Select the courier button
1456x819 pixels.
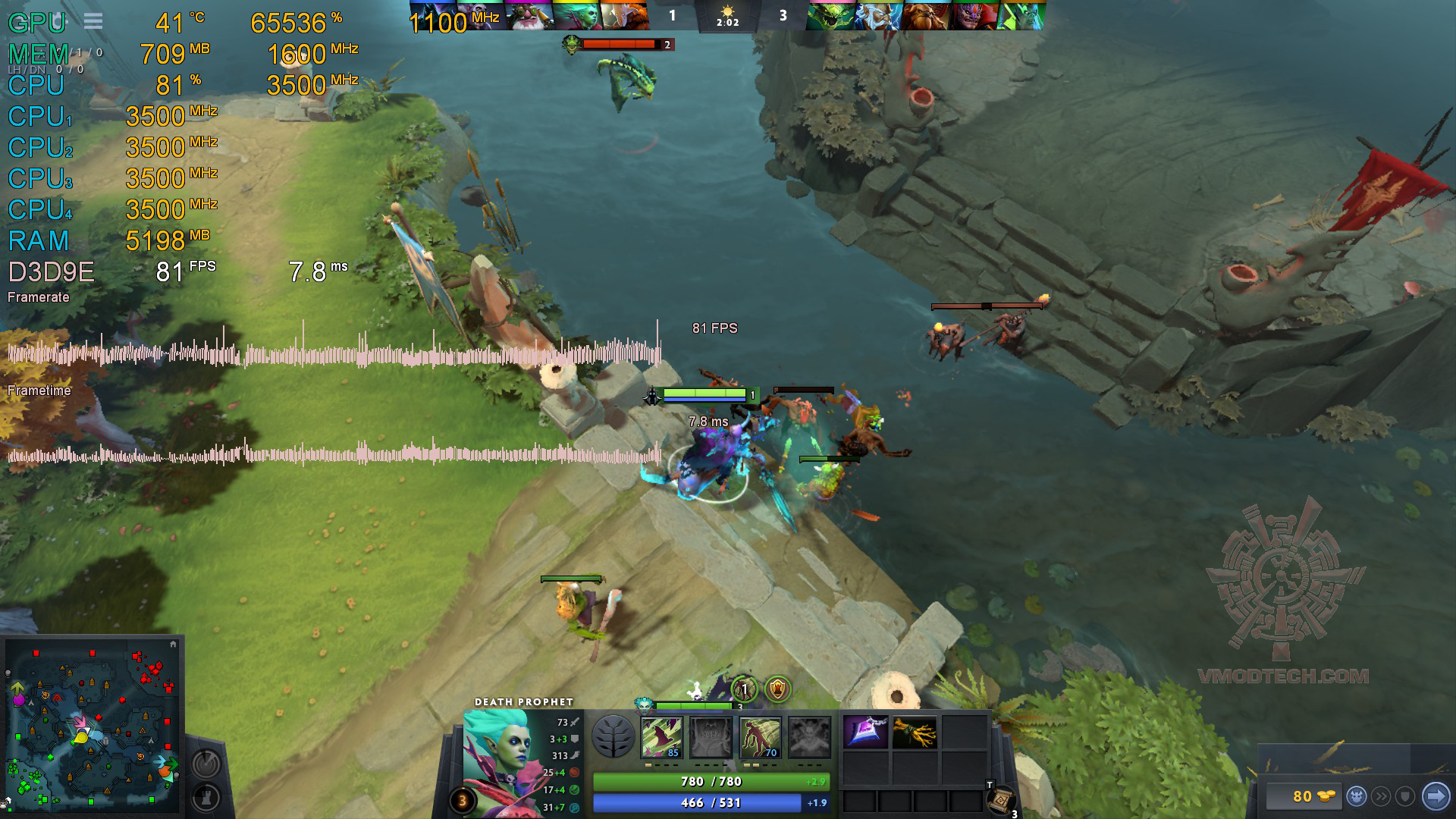[1357, 796]
